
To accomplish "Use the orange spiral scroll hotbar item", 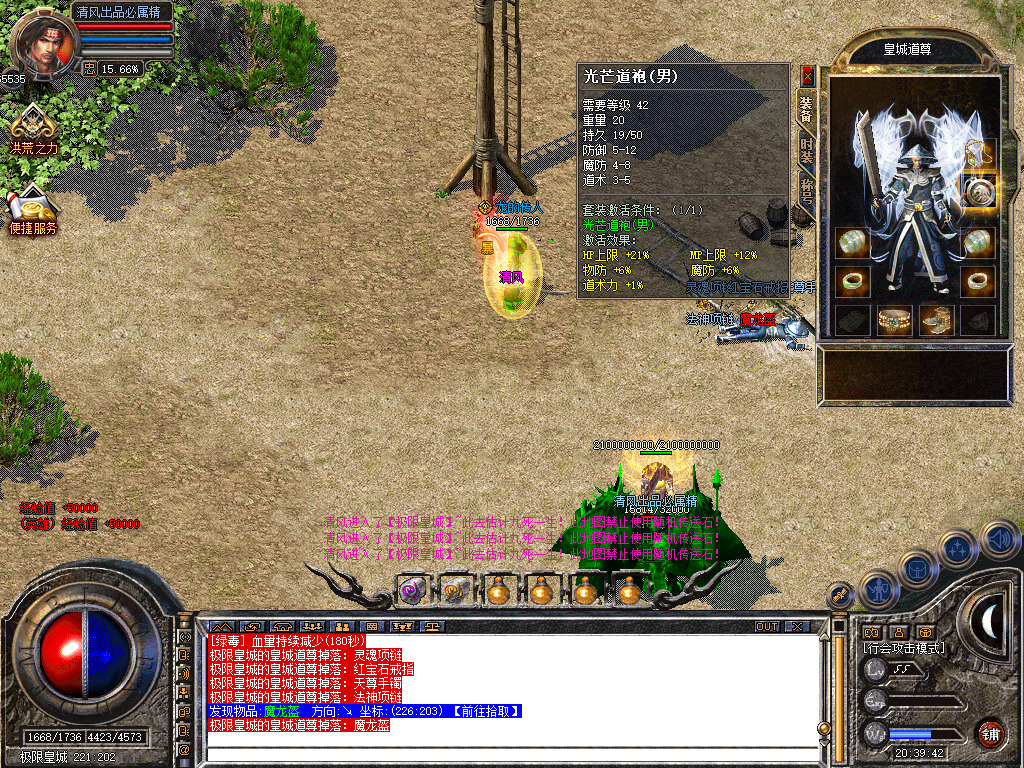I will 455,591.
